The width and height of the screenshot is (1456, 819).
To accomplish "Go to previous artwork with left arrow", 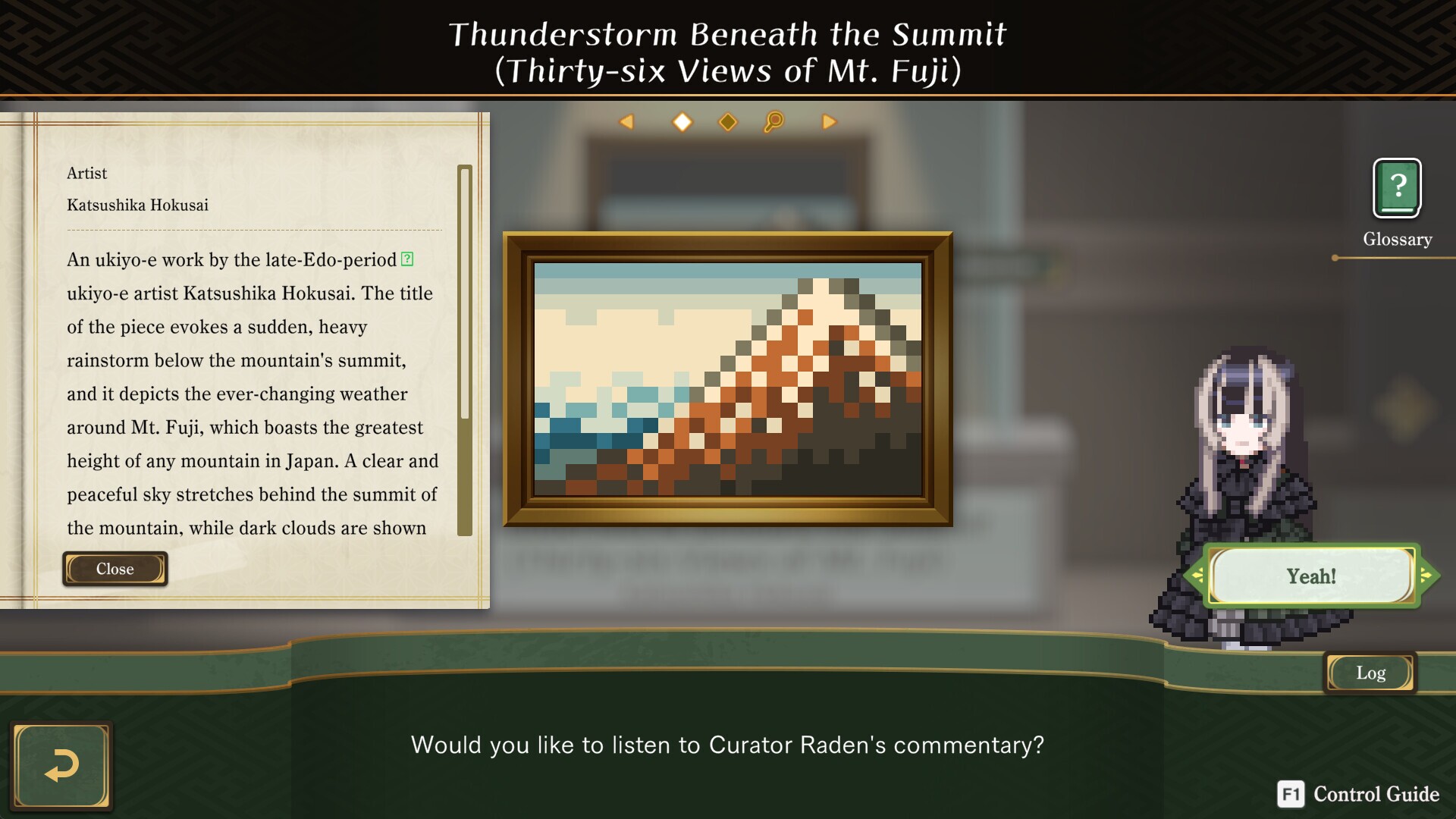I will point(626,121).
